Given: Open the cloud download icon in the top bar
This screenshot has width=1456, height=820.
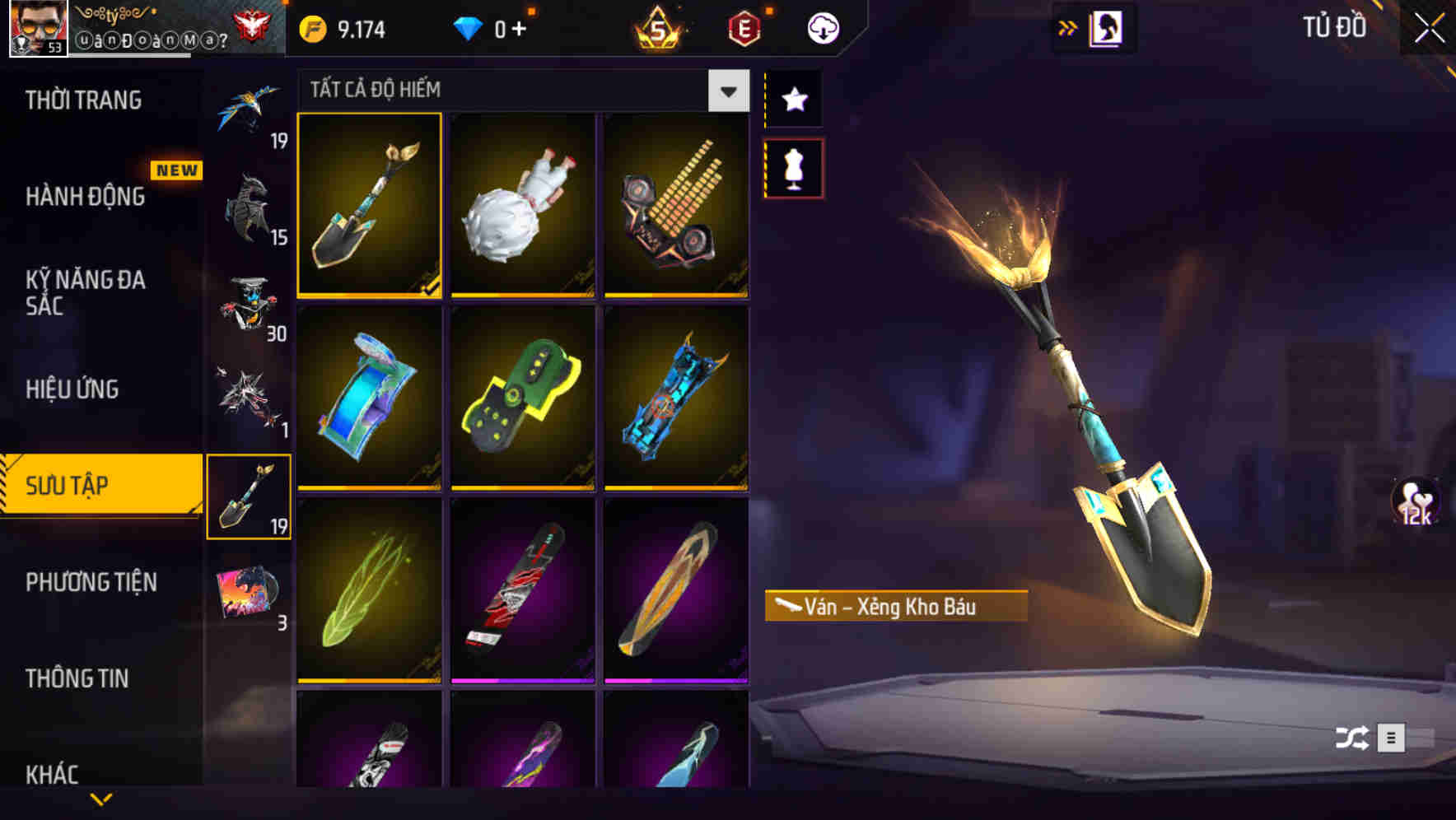Looking at the screenshot, I should [x=822, y=26].
